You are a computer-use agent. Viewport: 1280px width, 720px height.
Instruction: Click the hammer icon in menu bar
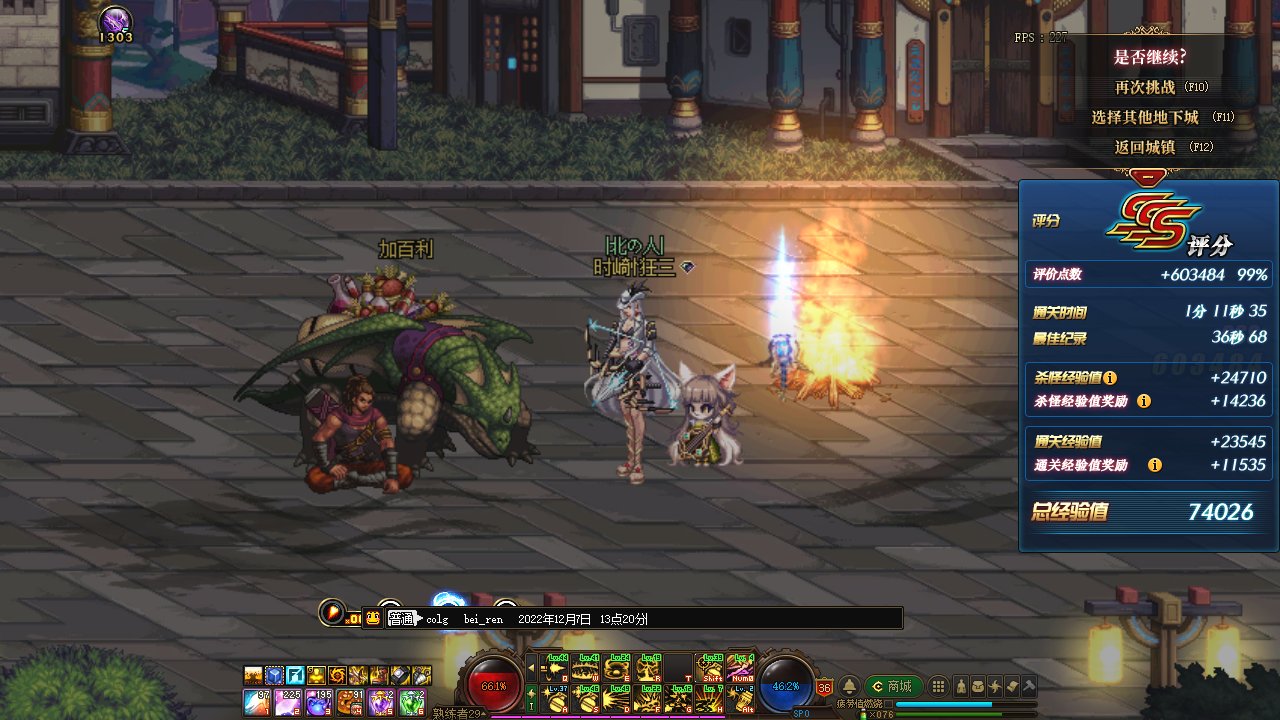(x=1028, y=686)
